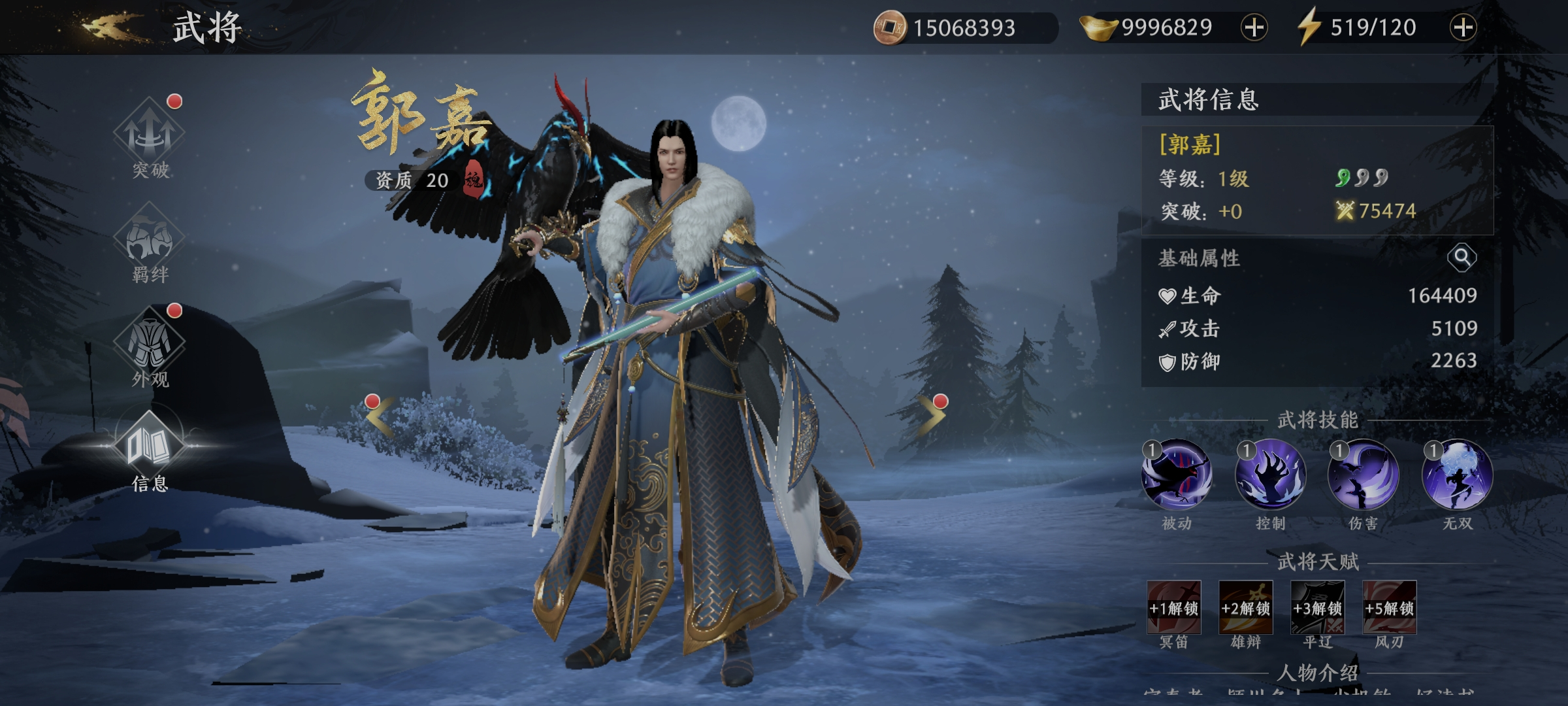View the 平辽 talent locked at +3

[1318, 607]
